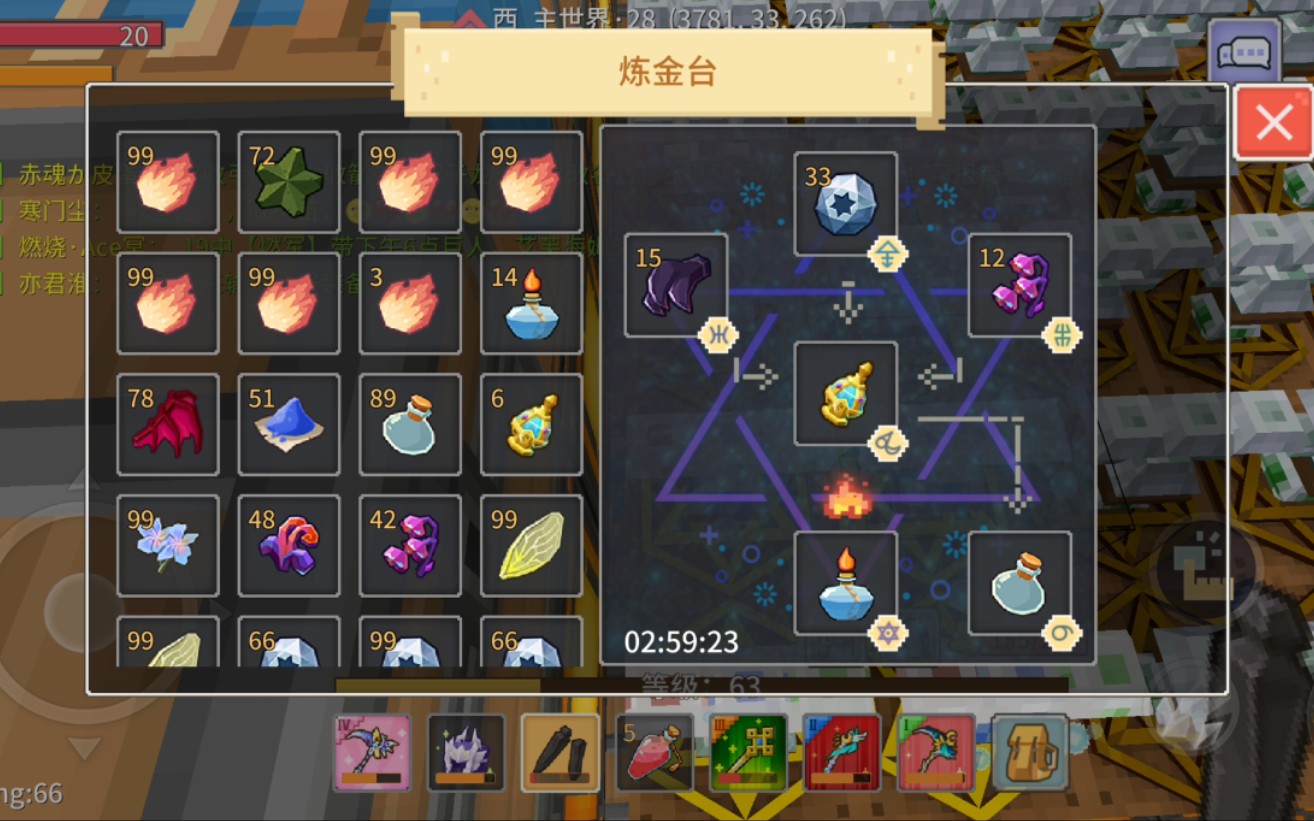
Task: Select the stack of 99 flame essence
Action: 167,182
